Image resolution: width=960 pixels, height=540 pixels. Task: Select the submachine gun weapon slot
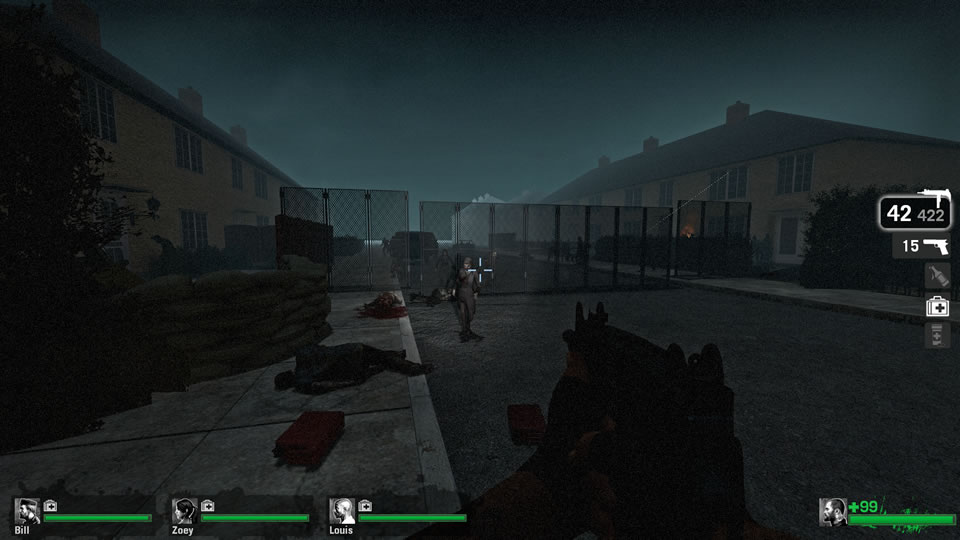915,212
